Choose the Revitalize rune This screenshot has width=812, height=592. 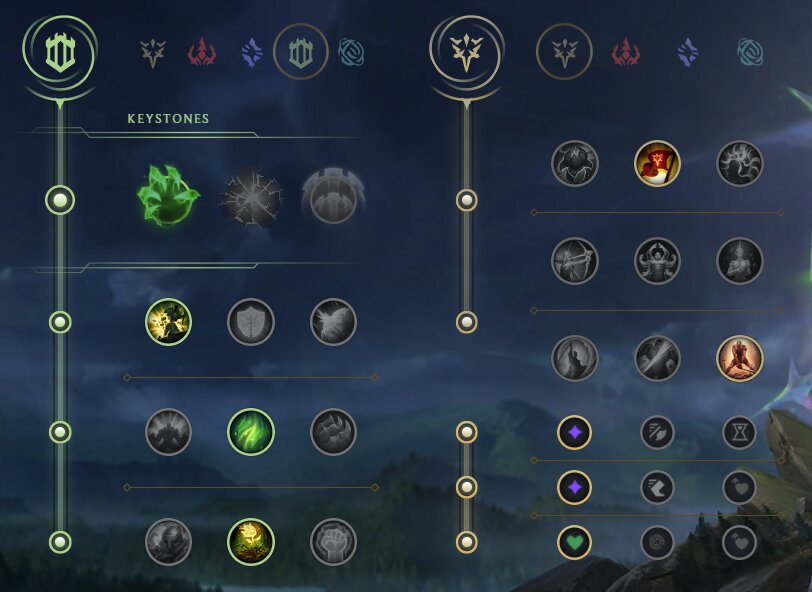point(251,542)
